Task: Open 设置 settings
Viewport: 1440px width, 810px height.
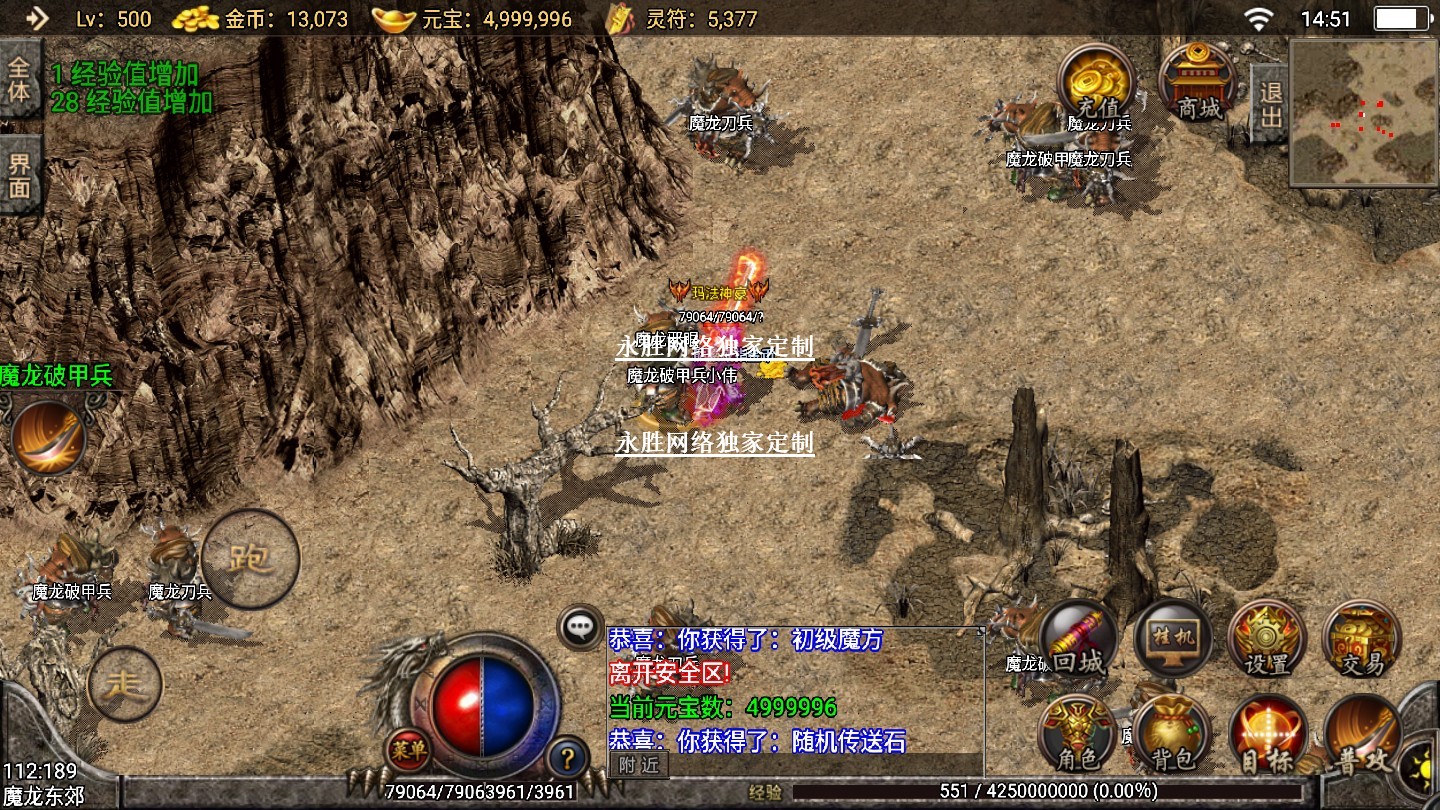Action: coord(1267,639)
